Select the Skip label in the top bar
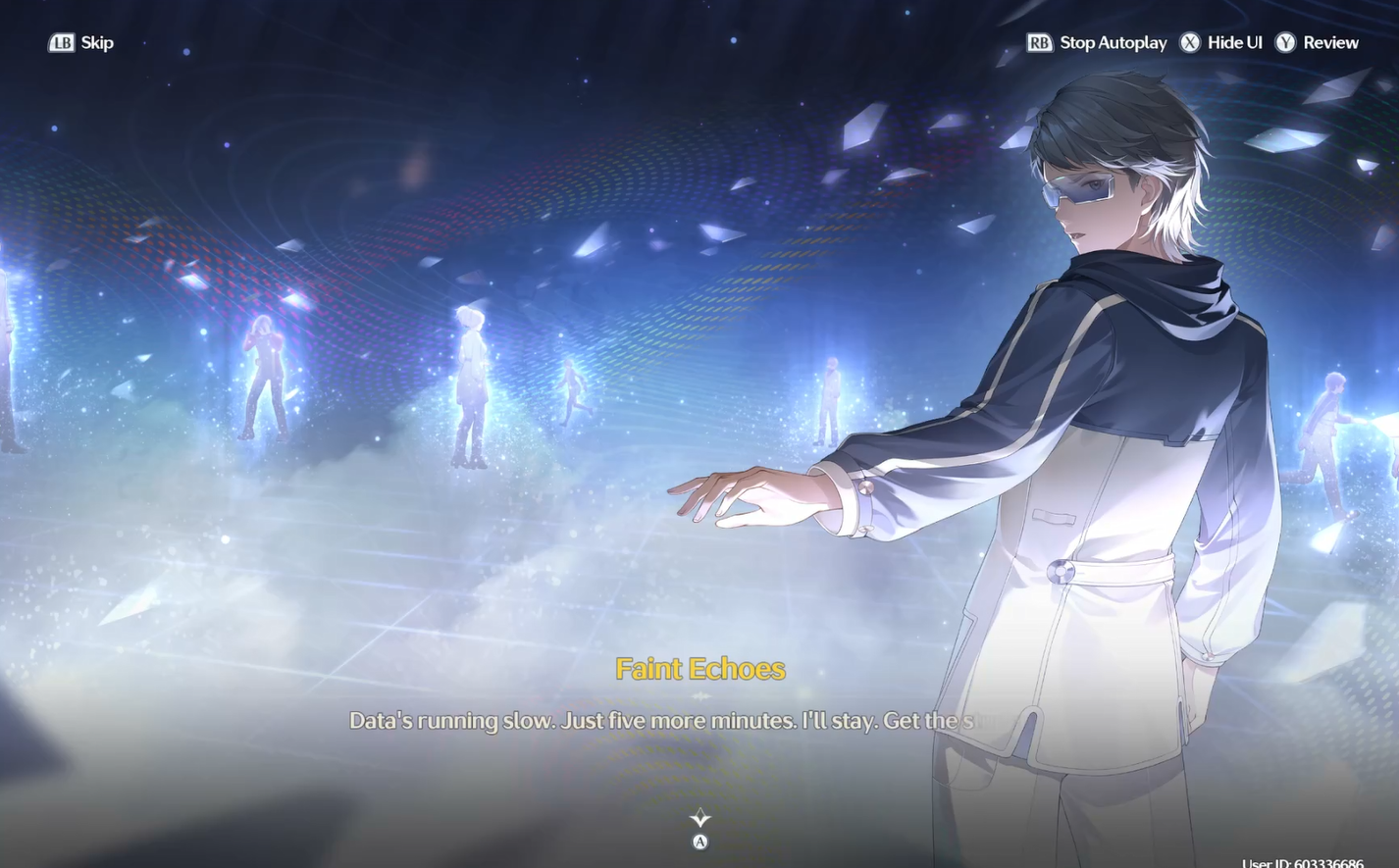 pos(97,43)
